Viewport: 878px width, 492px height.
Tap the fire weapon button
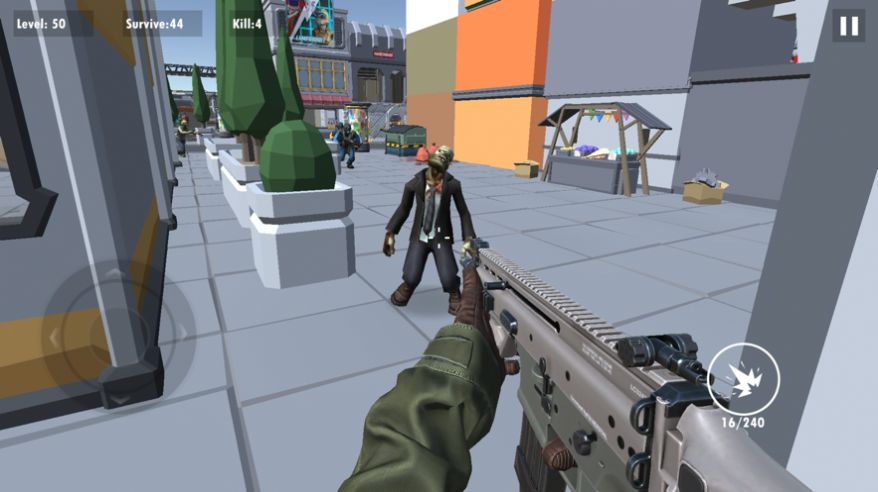(742, 379)
